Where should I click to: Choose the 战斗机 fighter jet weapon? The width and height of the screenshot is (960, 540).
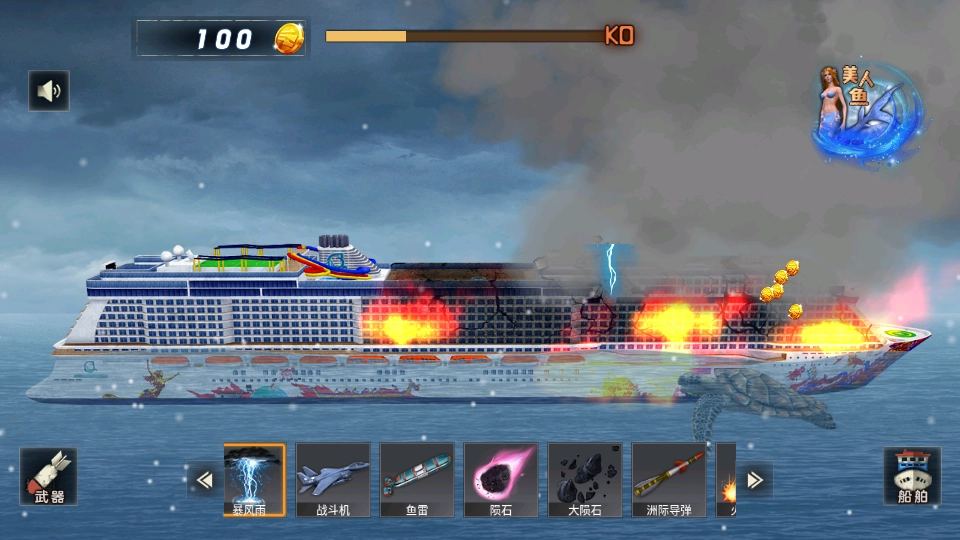(333, 480)
